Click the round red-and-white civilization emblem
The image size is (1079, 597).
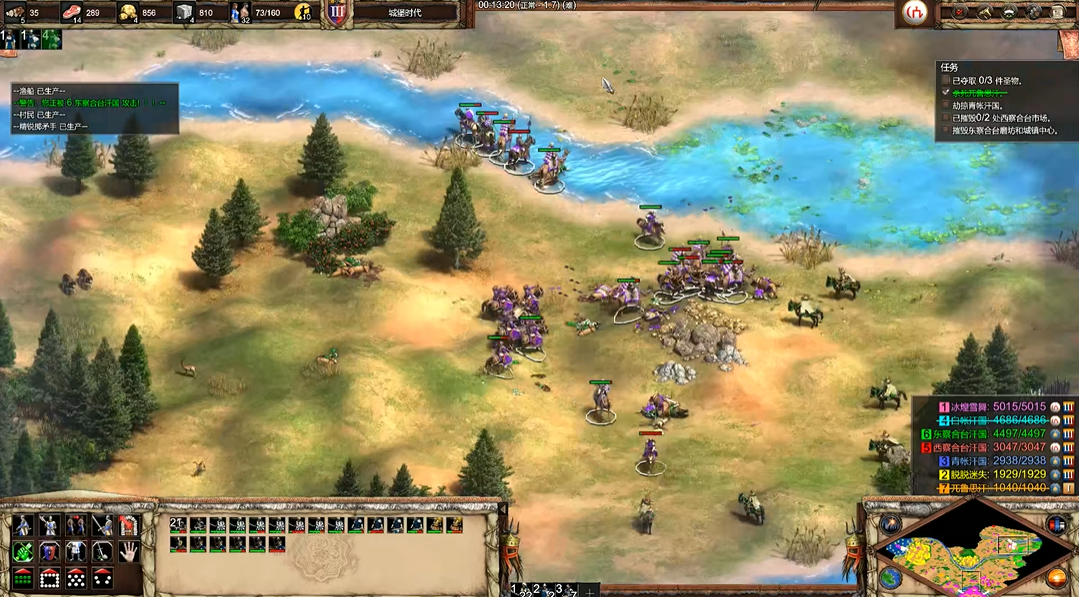[x=914, y=12]
